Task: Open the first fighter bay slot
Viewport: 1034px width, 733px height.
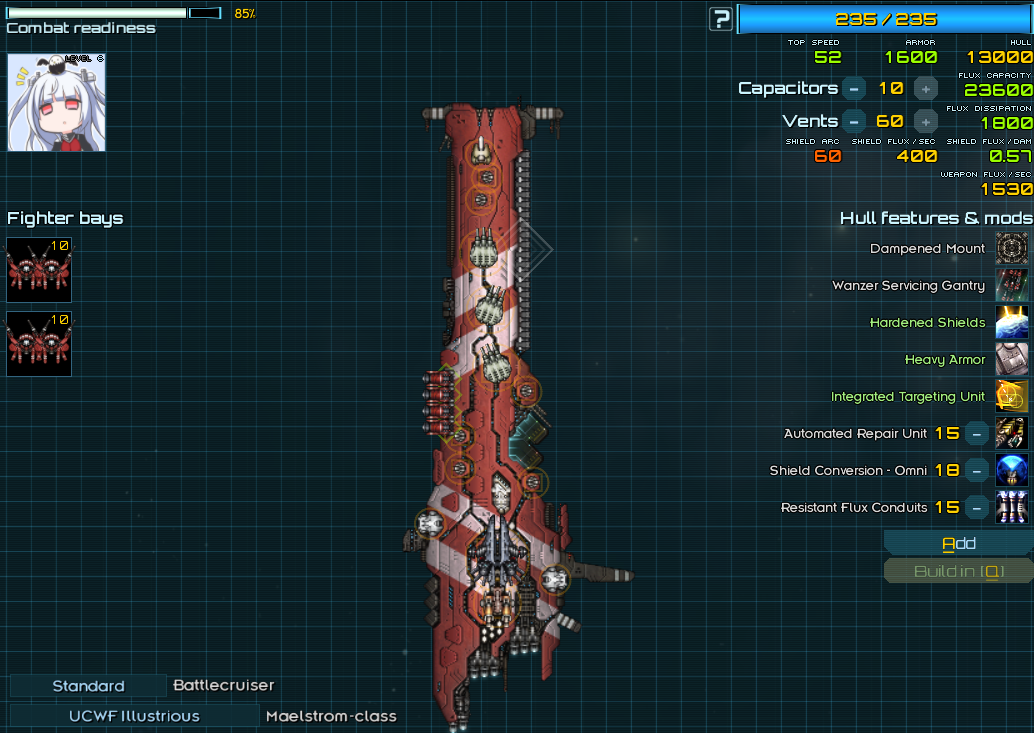Action: [39, 270]
